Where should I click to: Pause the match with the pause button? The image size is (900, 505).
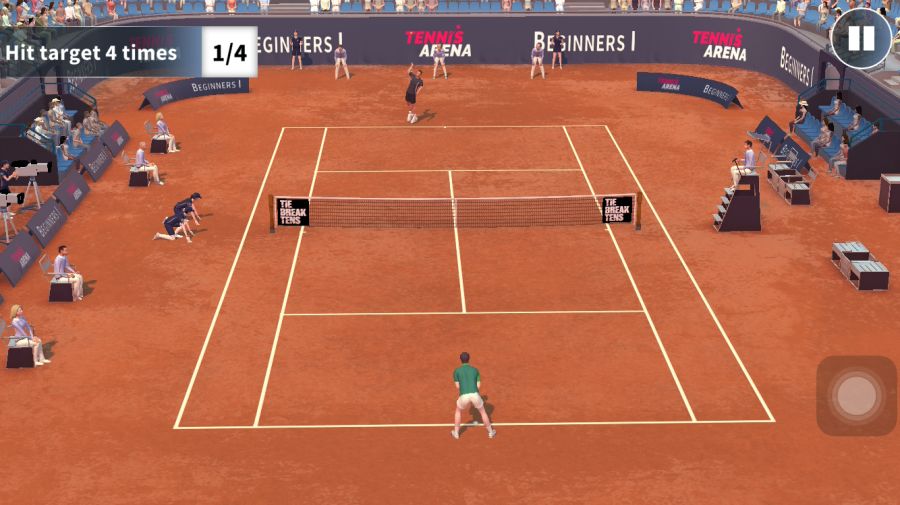pyautogui.click(x=860, y=39)
